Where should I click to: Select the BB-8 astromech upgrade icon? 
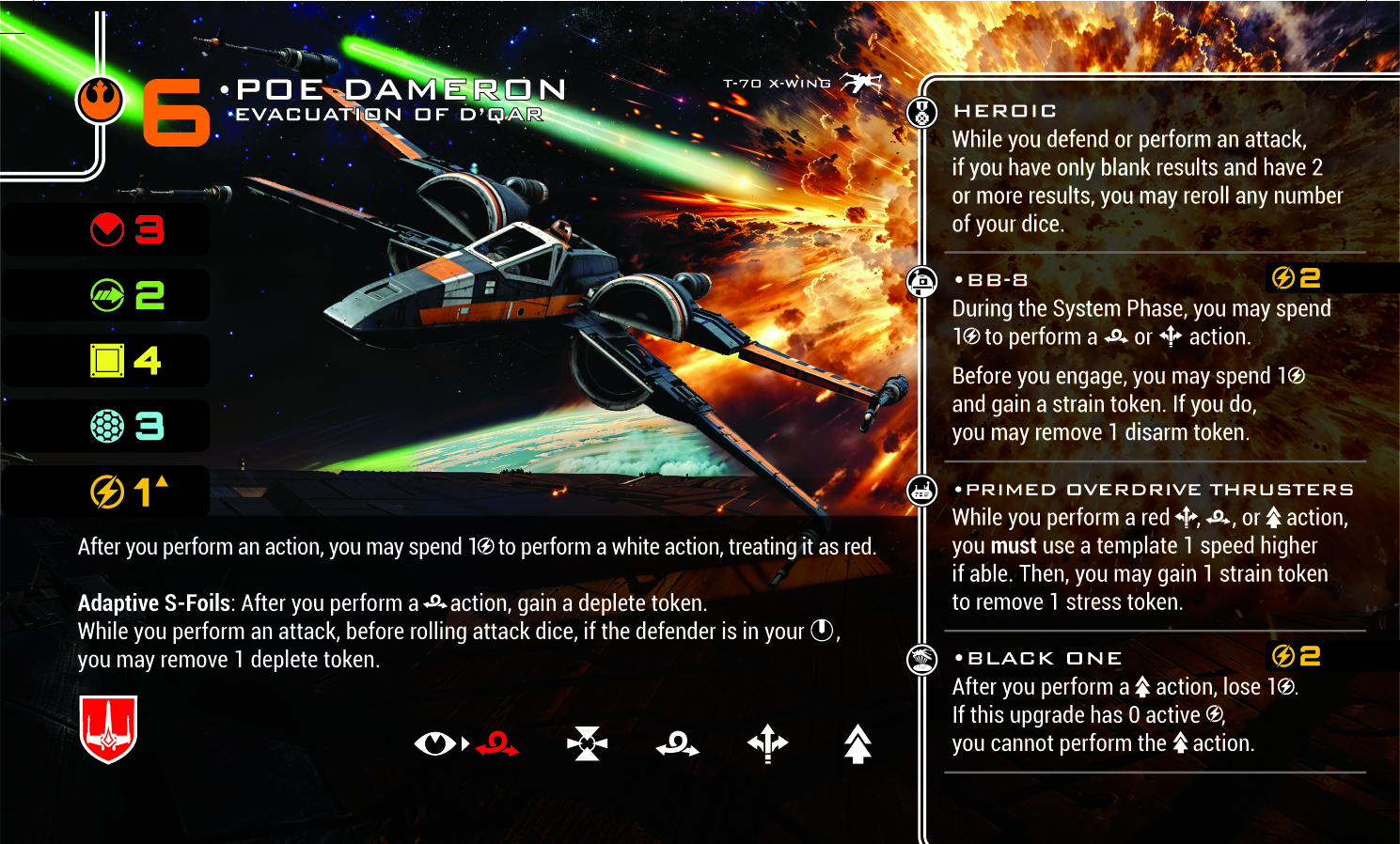921,281
